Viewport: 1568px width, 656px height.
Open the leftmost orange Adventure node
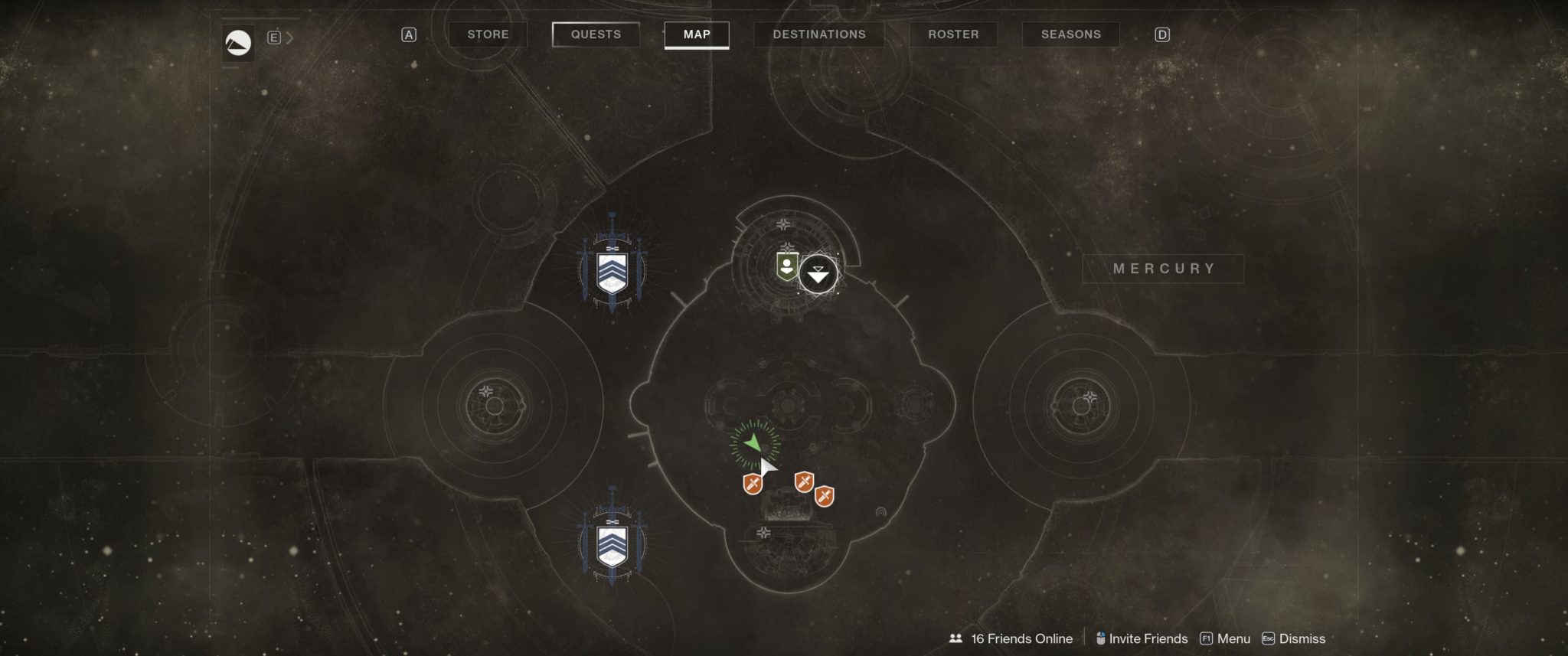tap(751, 484)
